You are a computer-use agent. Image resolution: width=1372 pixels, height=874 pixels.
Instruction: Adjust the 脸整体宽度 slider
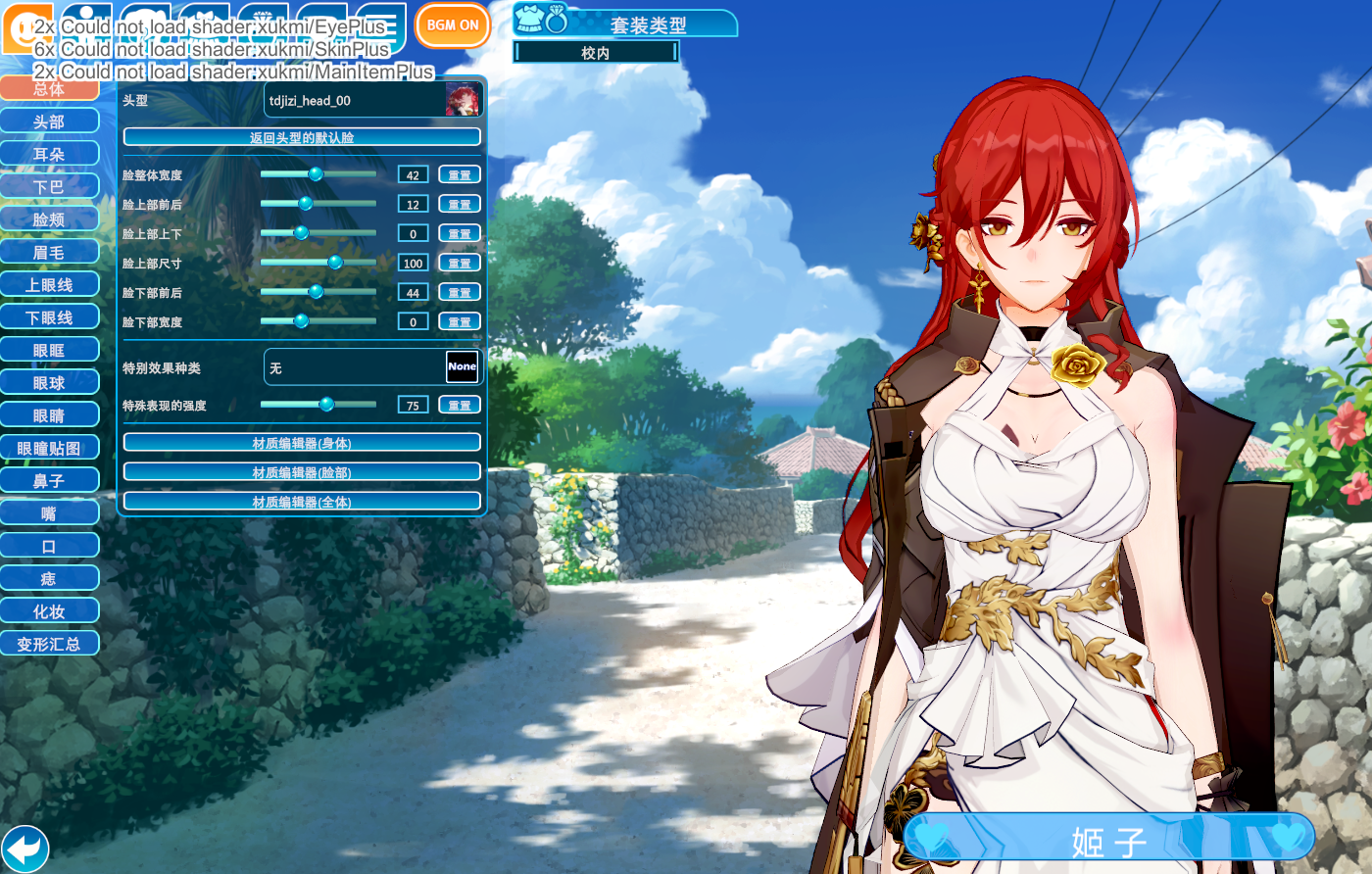316,174
